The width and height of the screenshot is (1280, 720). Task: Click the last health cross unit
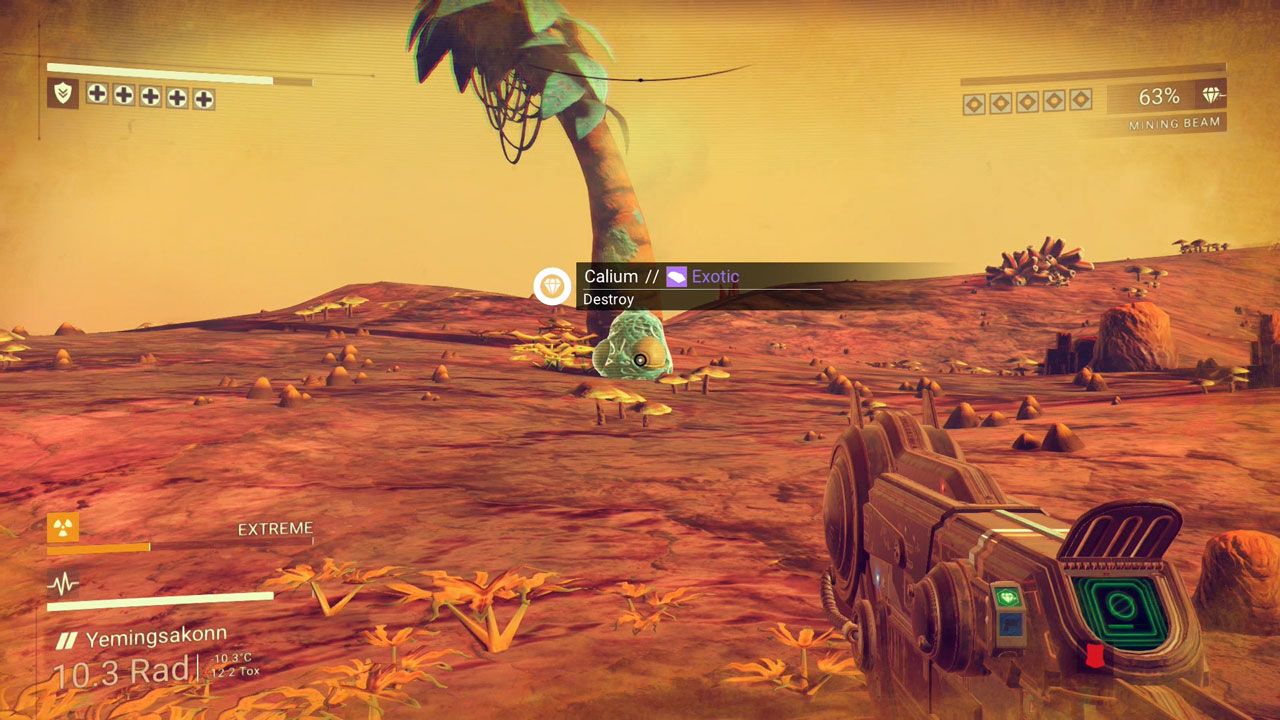tap(203, 98)
